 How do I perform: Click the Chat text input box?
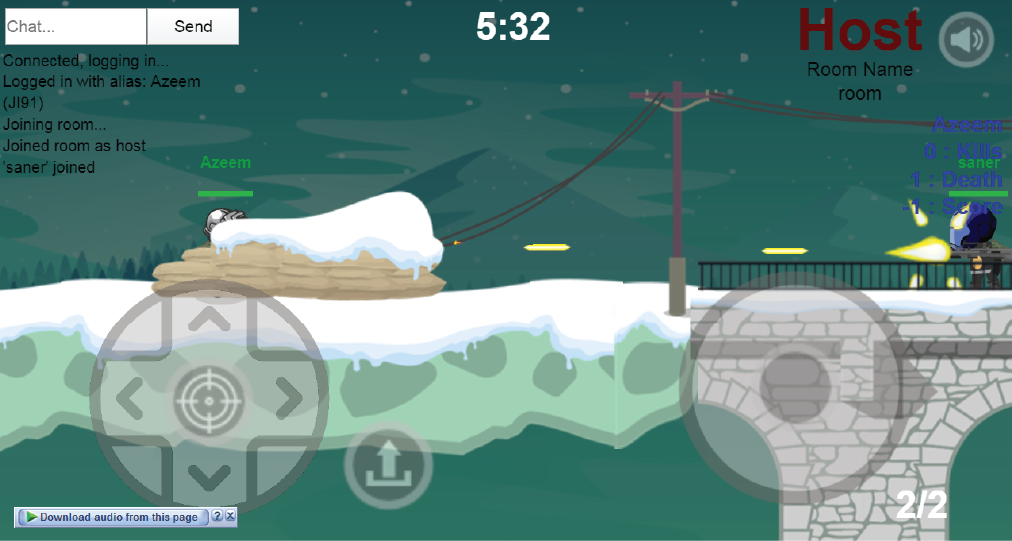[75, 27]
